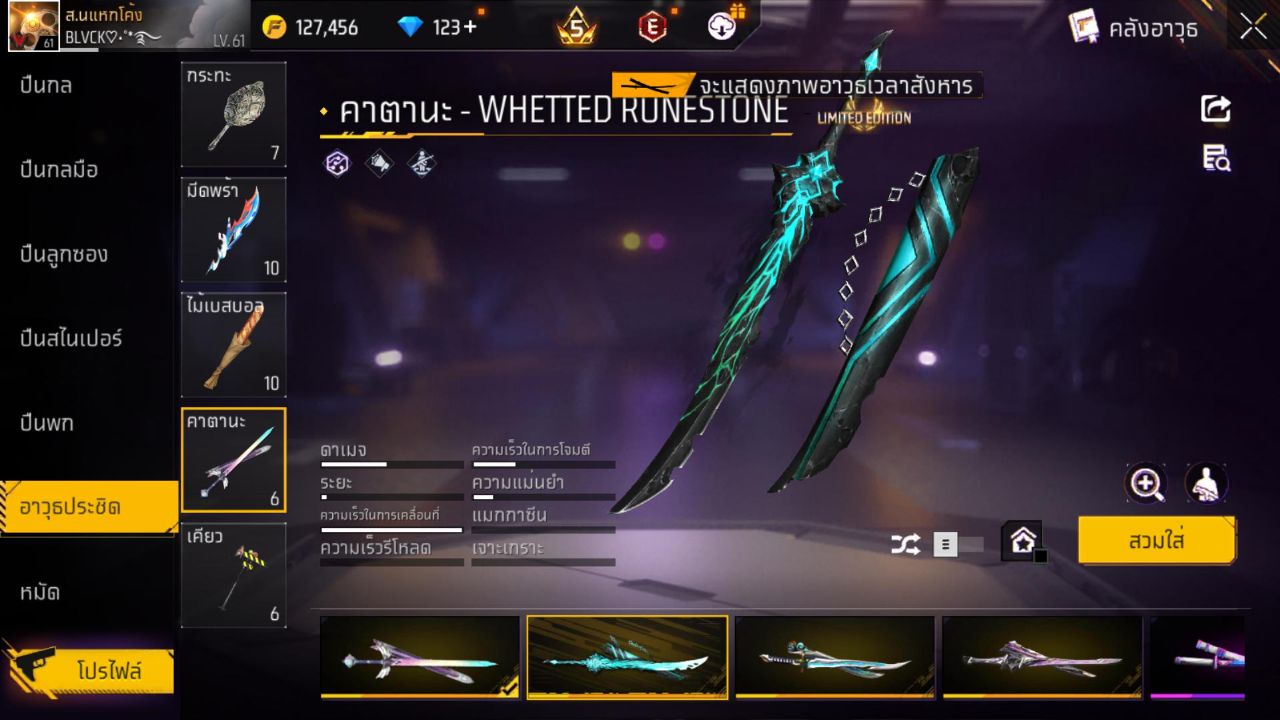Open the first diamond skill badge under the title
The image size is (1280, 720).
click(x=336, y=163)
